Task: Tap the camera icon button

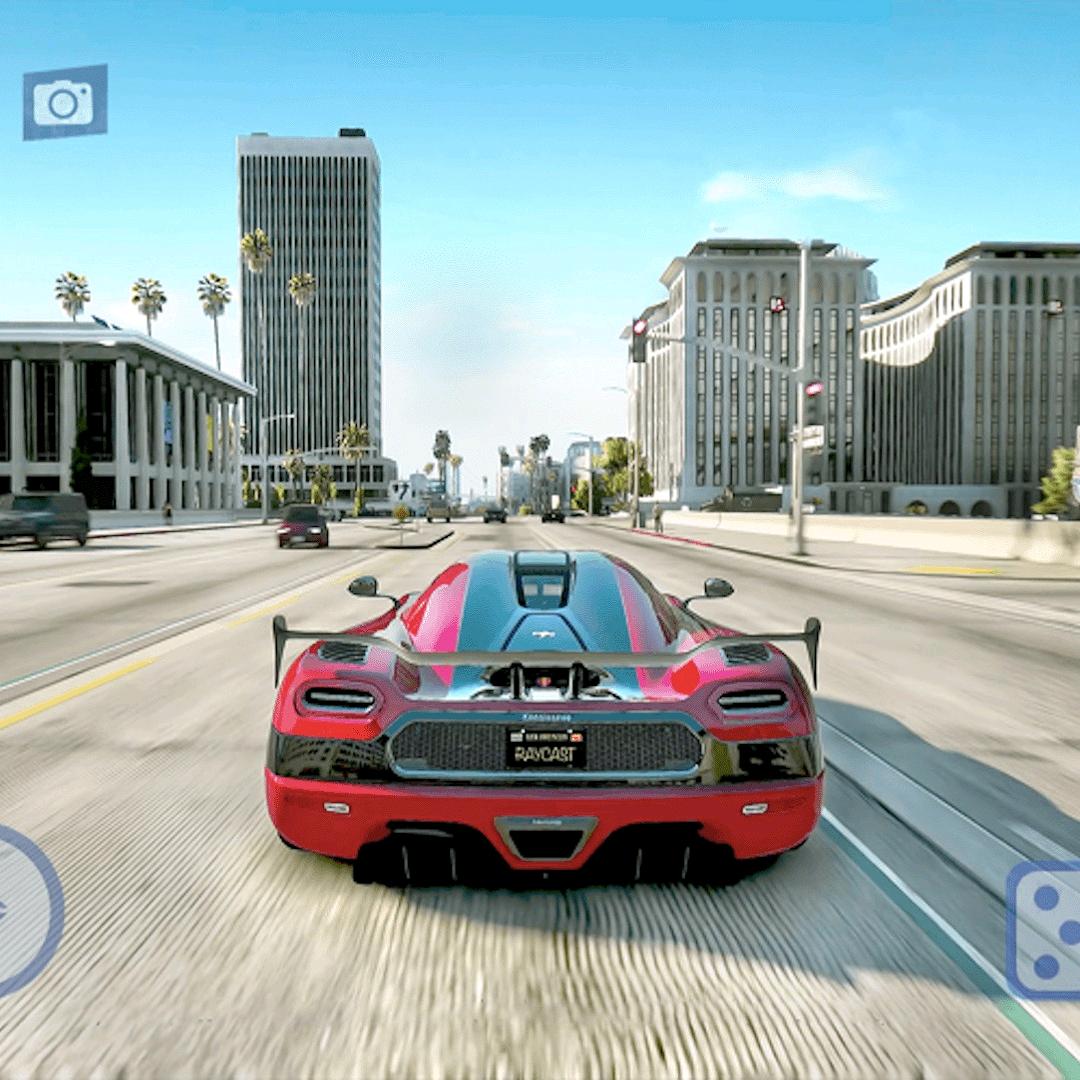Action: (x=65, y=102)
